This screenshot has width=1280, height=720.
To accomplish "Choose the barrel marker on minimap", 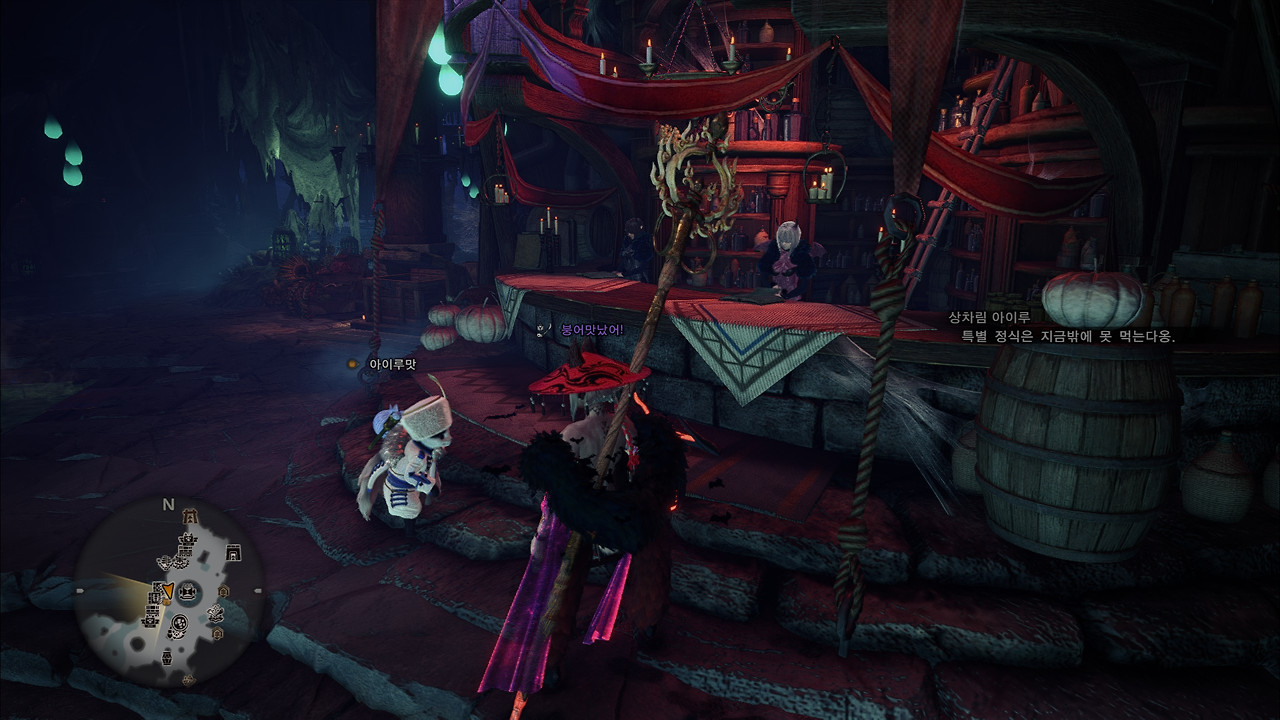I will [x=167, y=658].
